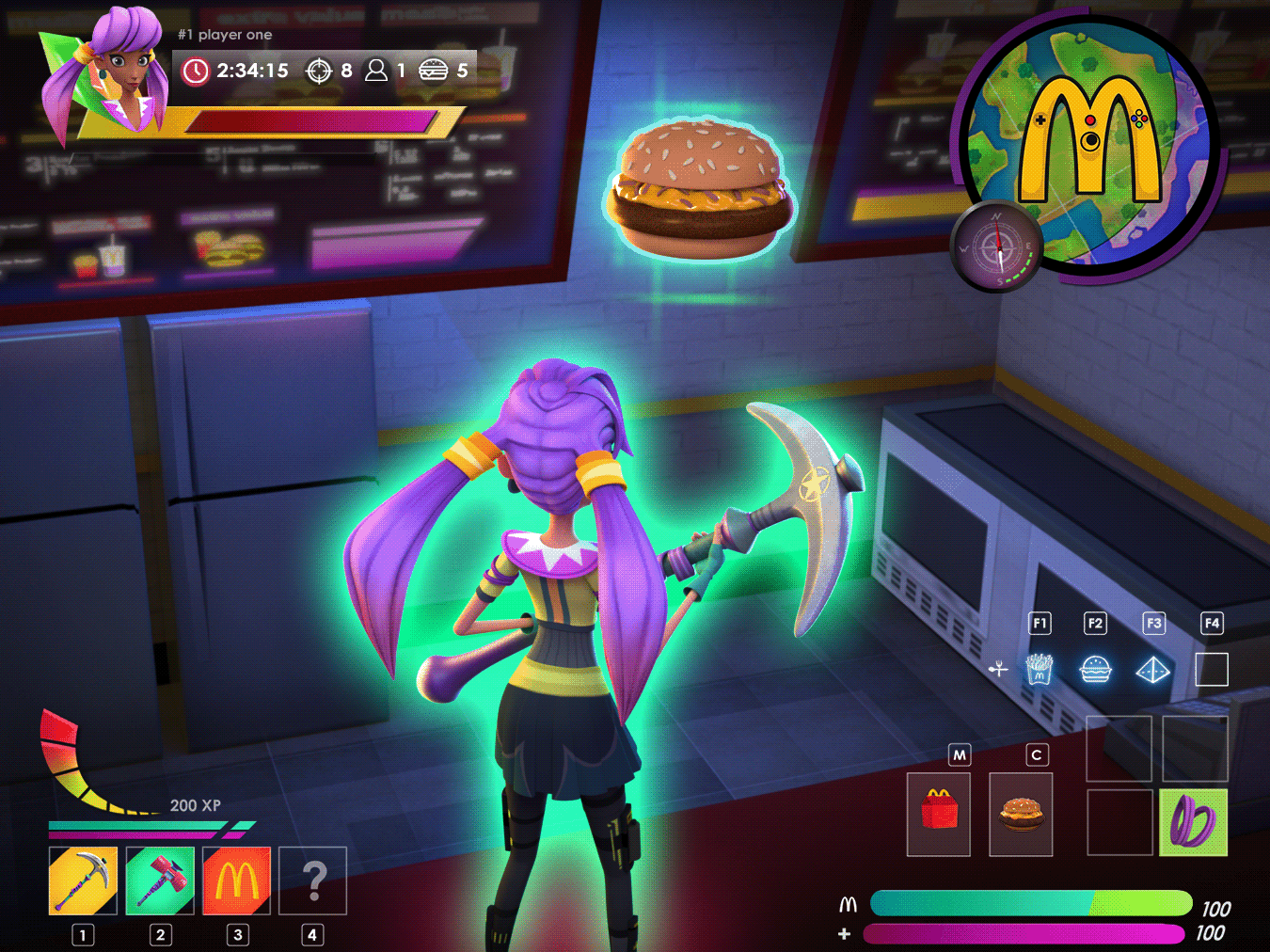The width and height of the screenshot is (1270, 952).
Task: Select the question mark hotbar slot
Action: click(x=313, y=881)
